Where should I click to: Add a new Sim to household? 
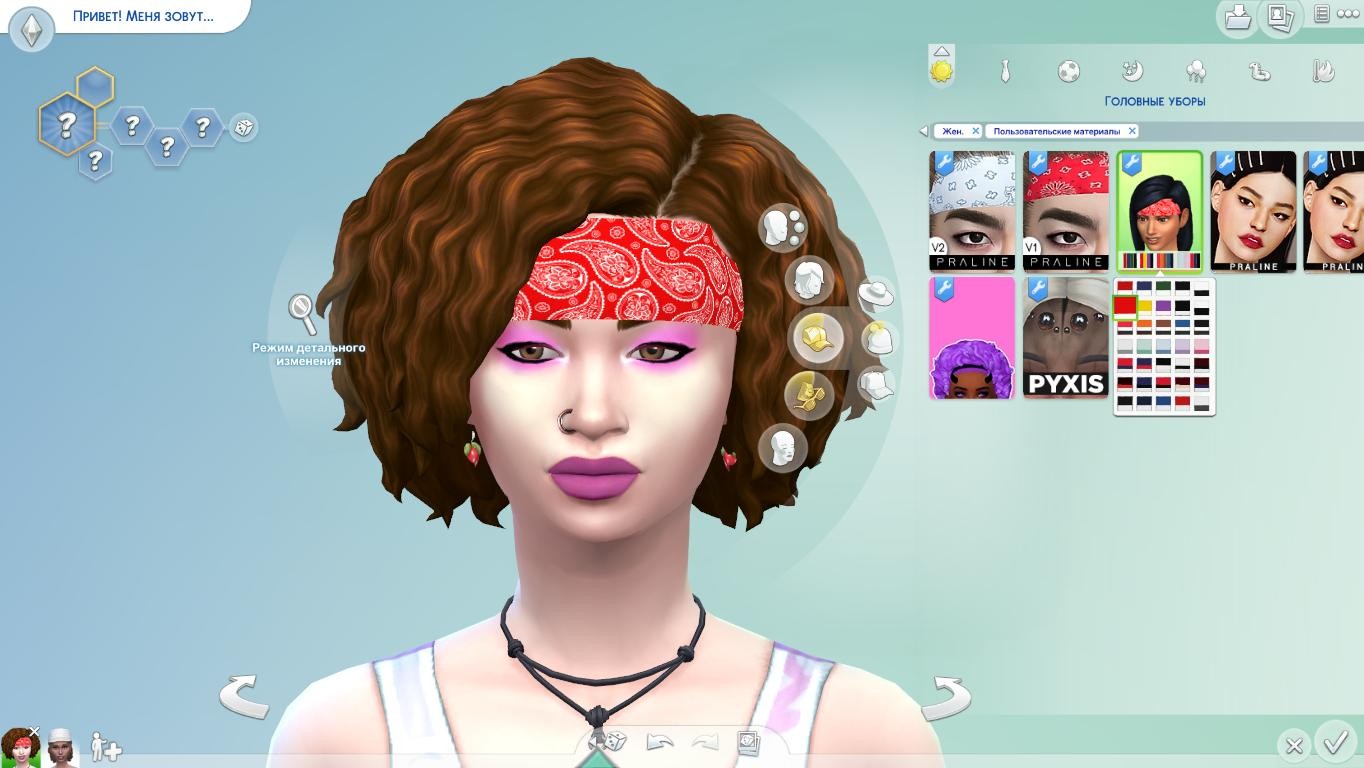[x=105, y=747]
